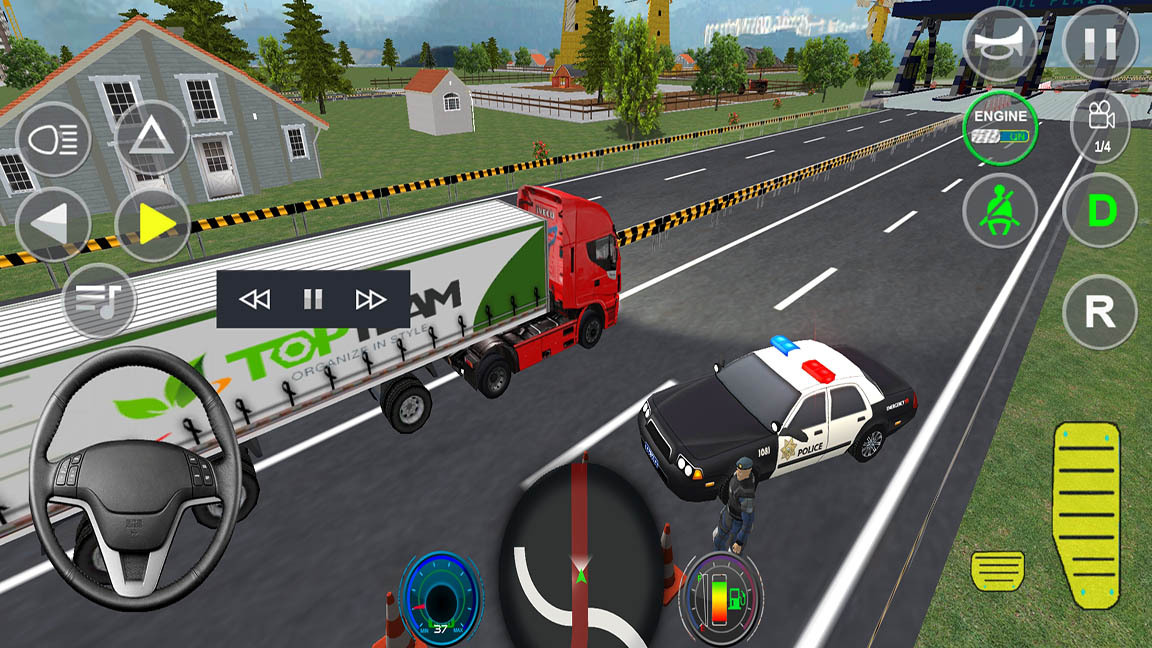
Task: Step on the small yellow brake pedal
Action: [x=997, y=570]
